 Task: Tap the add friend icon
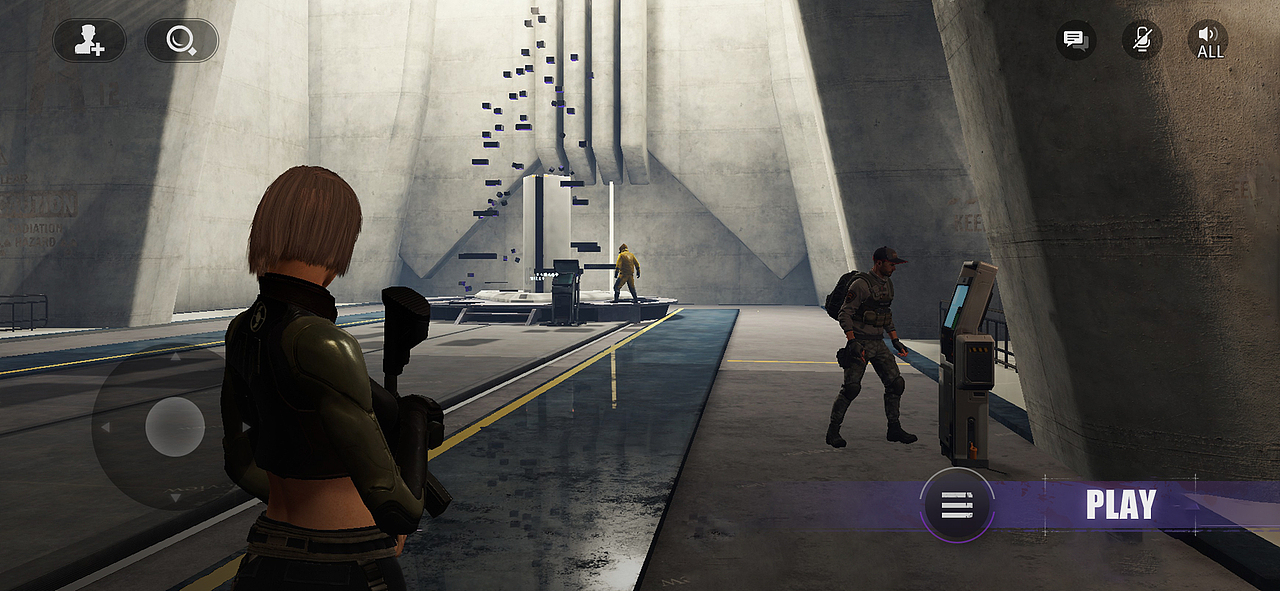click(90, 41)
